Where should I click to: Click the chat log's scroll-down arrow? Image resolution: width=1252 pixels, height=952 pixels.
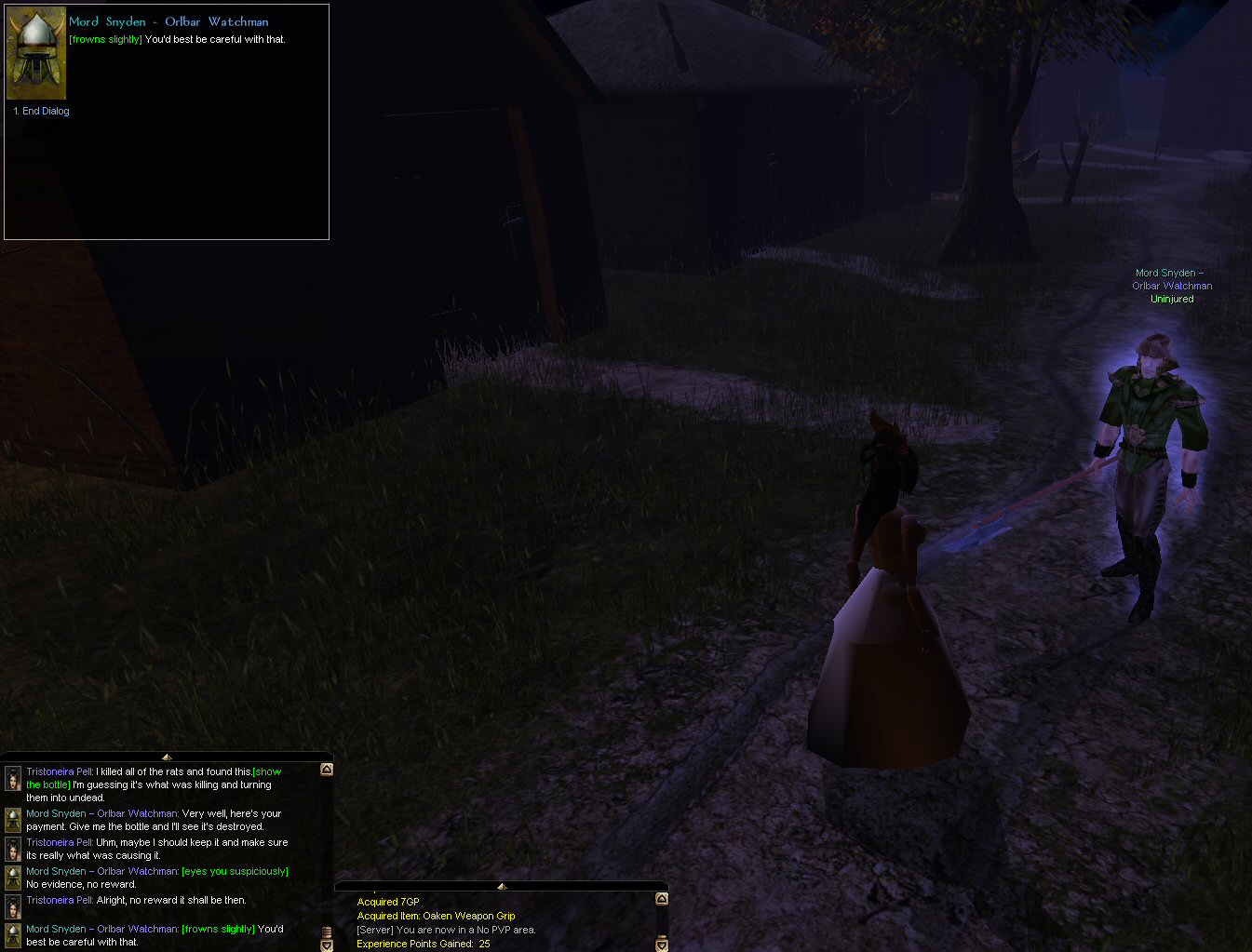[327, 945]
